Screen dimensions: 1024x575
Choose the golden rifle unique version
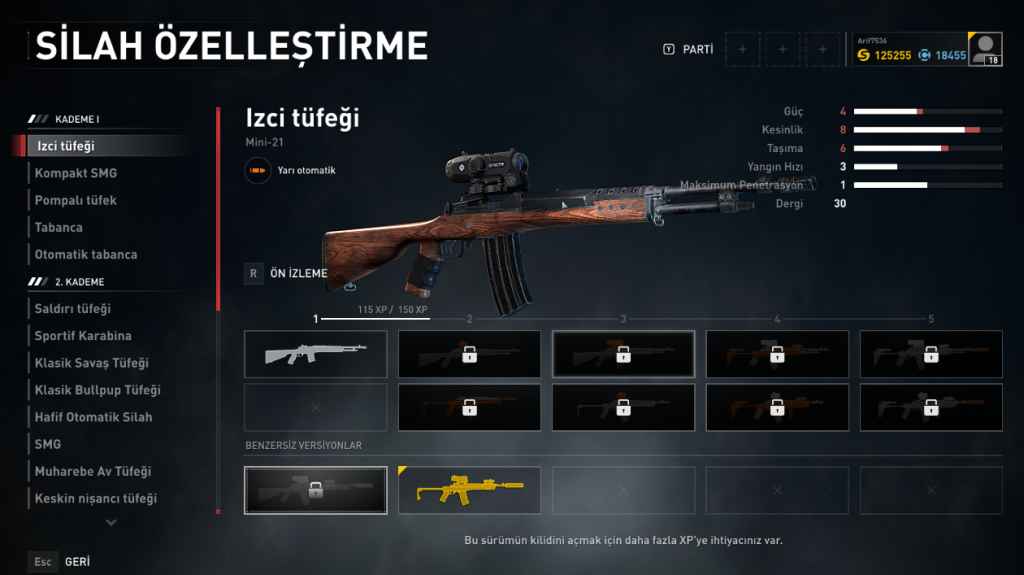469,490
